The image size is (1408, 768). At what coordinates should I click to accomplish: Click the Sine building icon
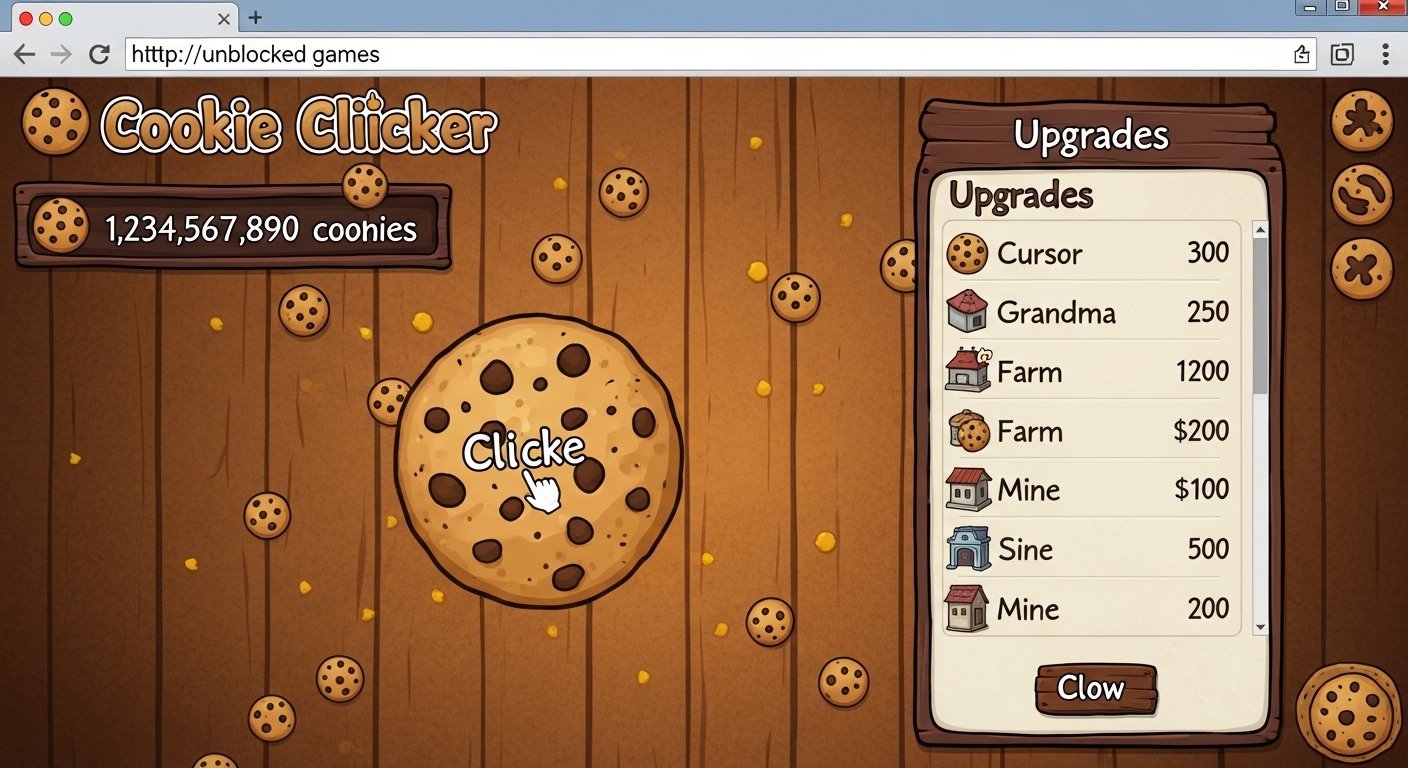point(967,549)
